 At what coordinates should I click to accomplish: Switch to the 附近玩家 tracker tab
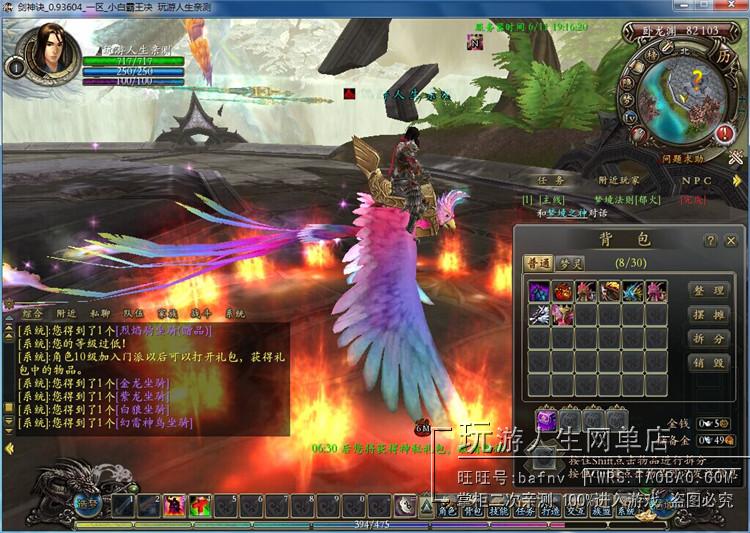pos(618,181)
